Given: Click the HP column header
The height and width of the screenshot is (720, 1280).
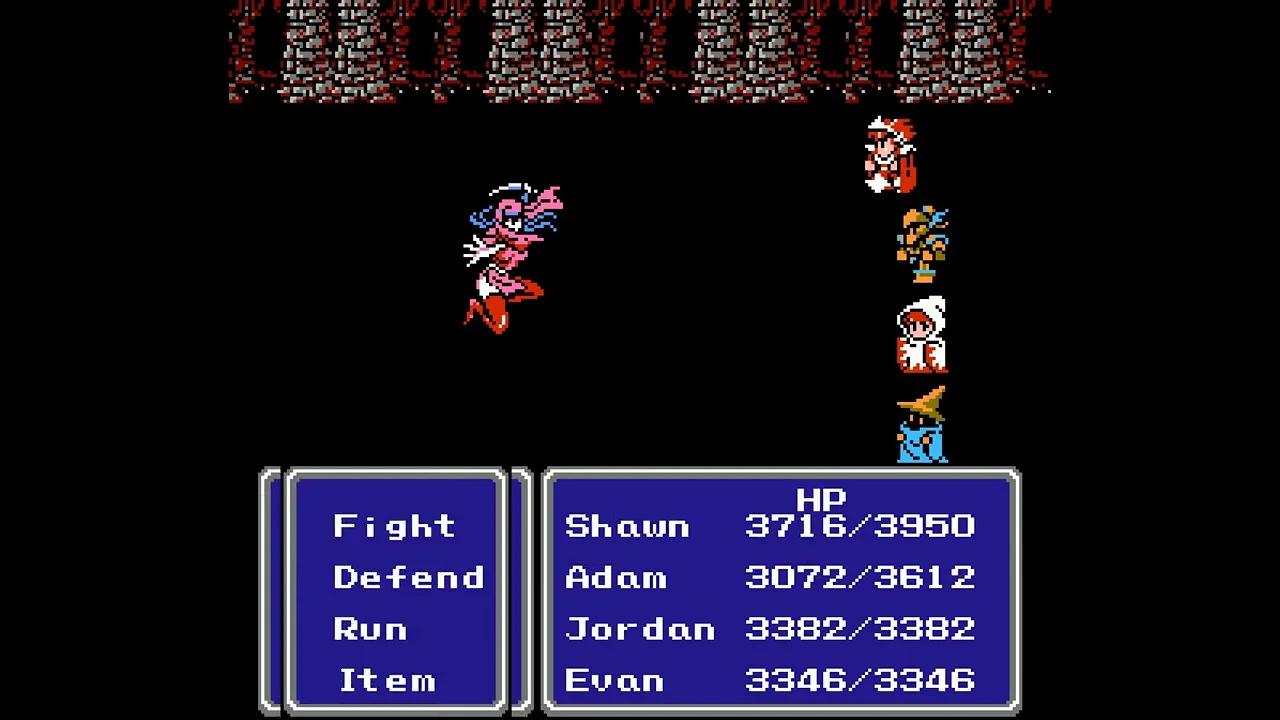Looking at the screenshot, I should point(822,500).
